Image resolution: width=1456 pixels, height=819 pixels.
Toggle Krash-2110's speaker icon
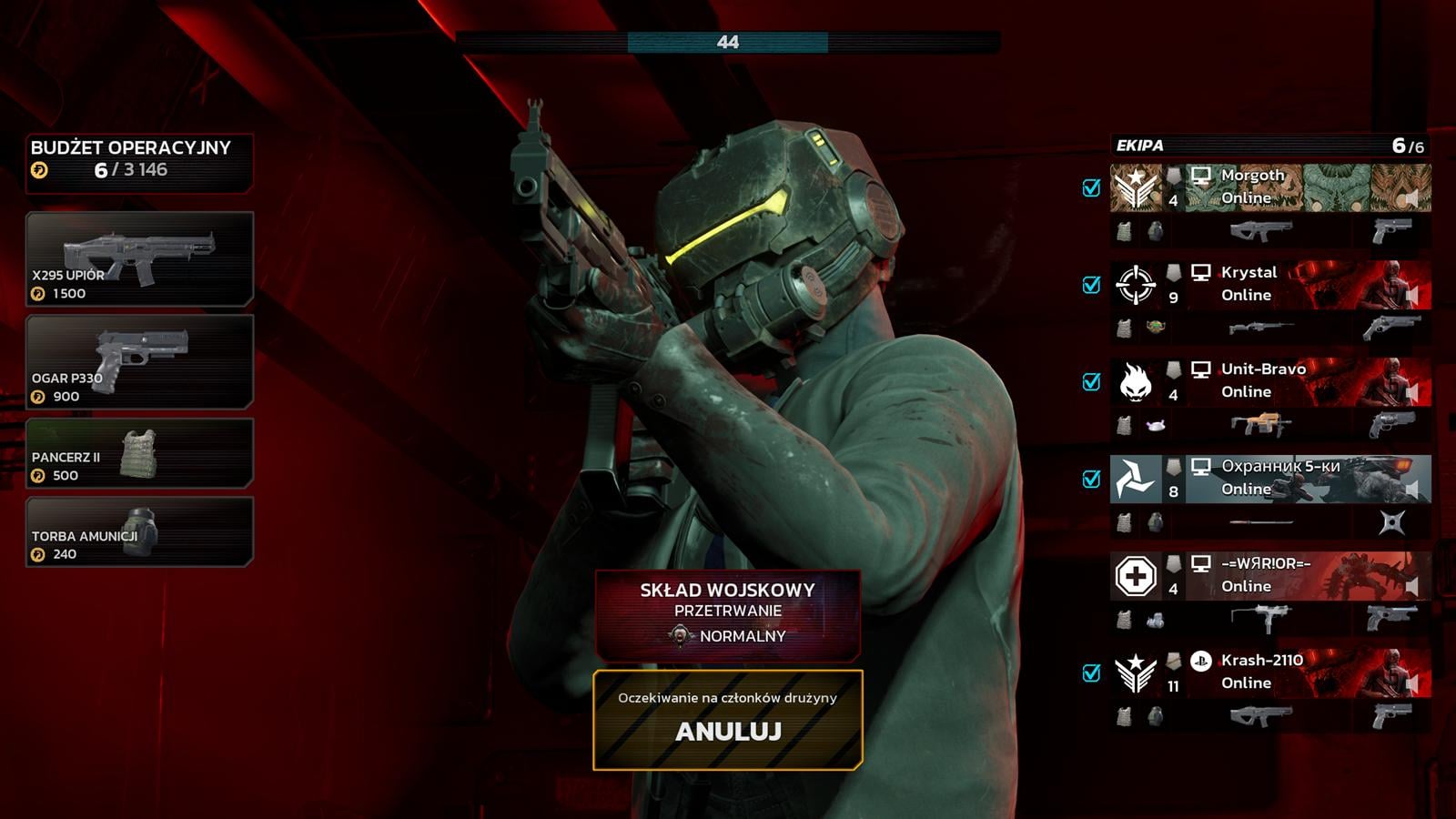pyautogui.click(x=1411, y=682)
